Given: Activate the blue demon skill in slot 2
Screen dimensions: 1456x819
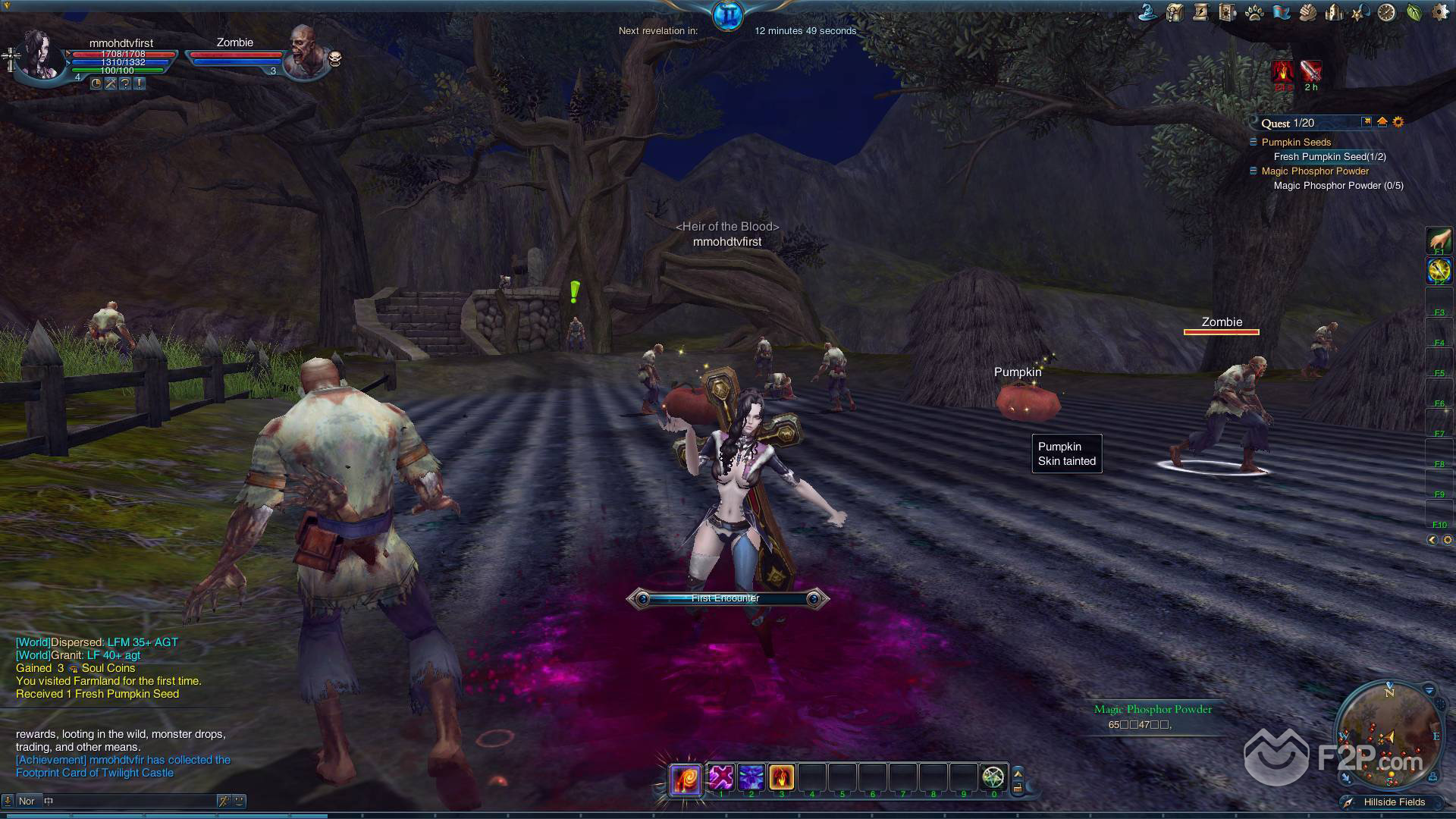Looking at the screenshot, I should pyautogui.click(x=751, y=777).
